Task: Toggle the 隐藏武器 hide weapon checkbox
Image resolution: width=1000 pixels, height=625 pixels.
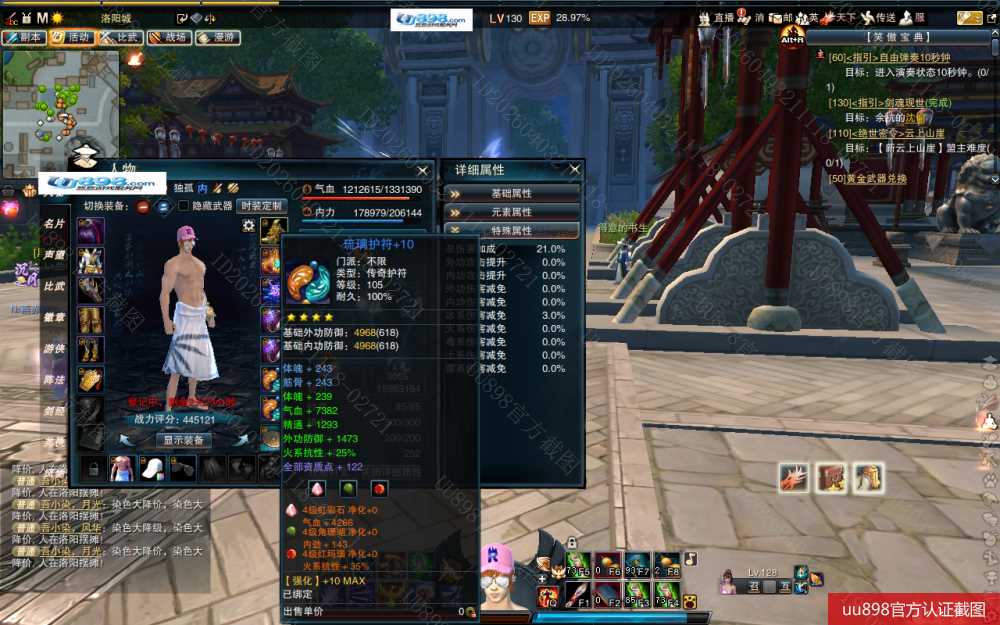Action: pos(184,206)
